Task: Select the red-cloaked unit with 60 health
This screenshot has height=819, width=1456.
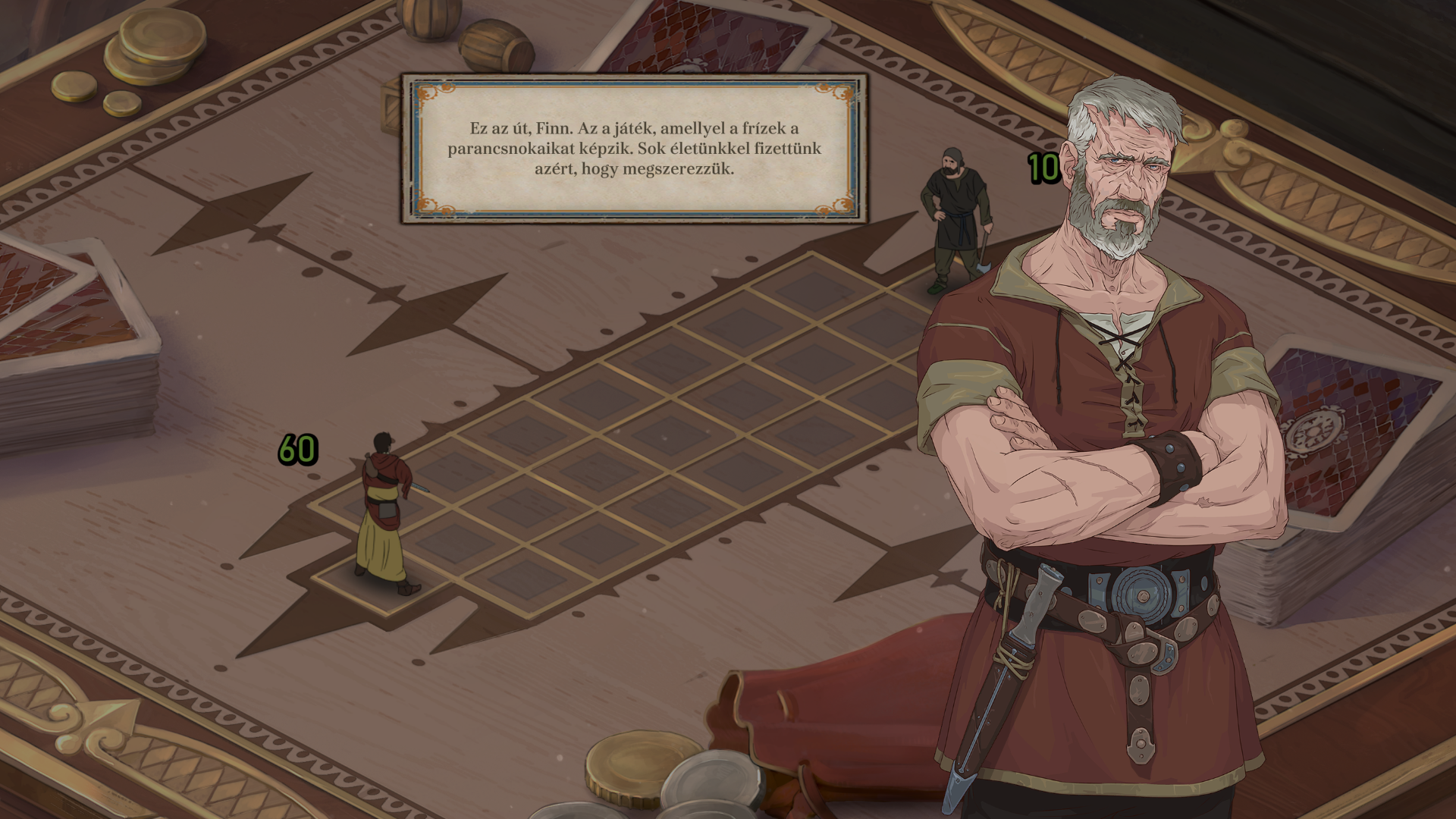Action: (385, 512)
